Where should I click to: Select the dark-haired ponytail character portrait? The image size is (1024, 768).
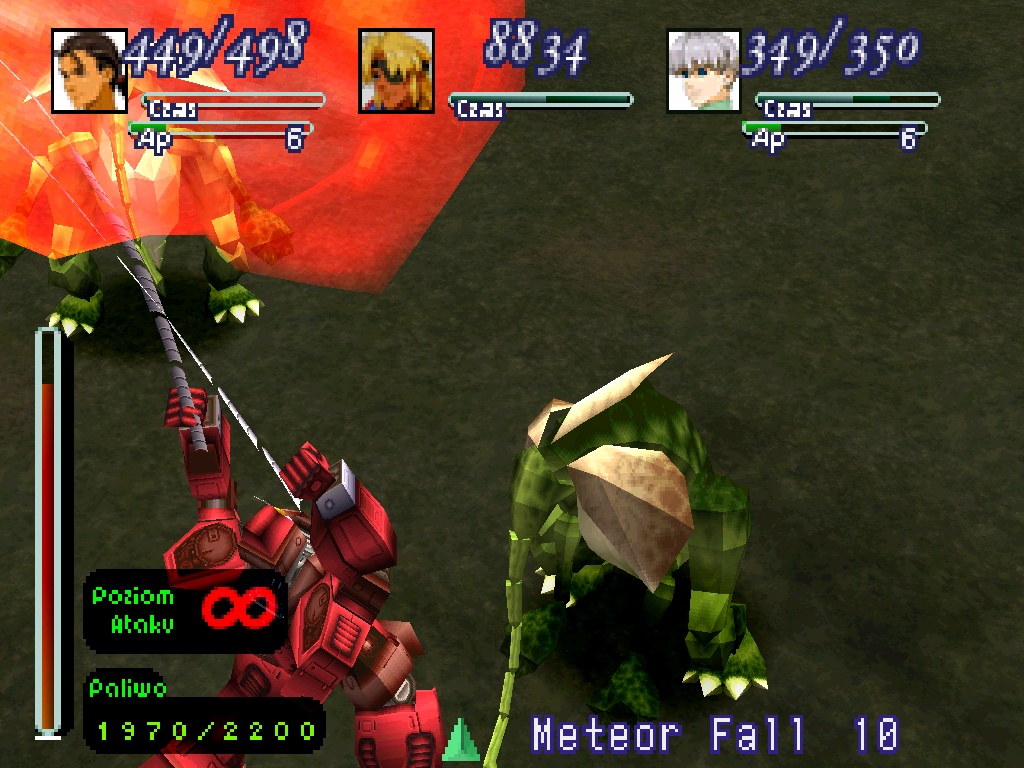pos(89,71)
